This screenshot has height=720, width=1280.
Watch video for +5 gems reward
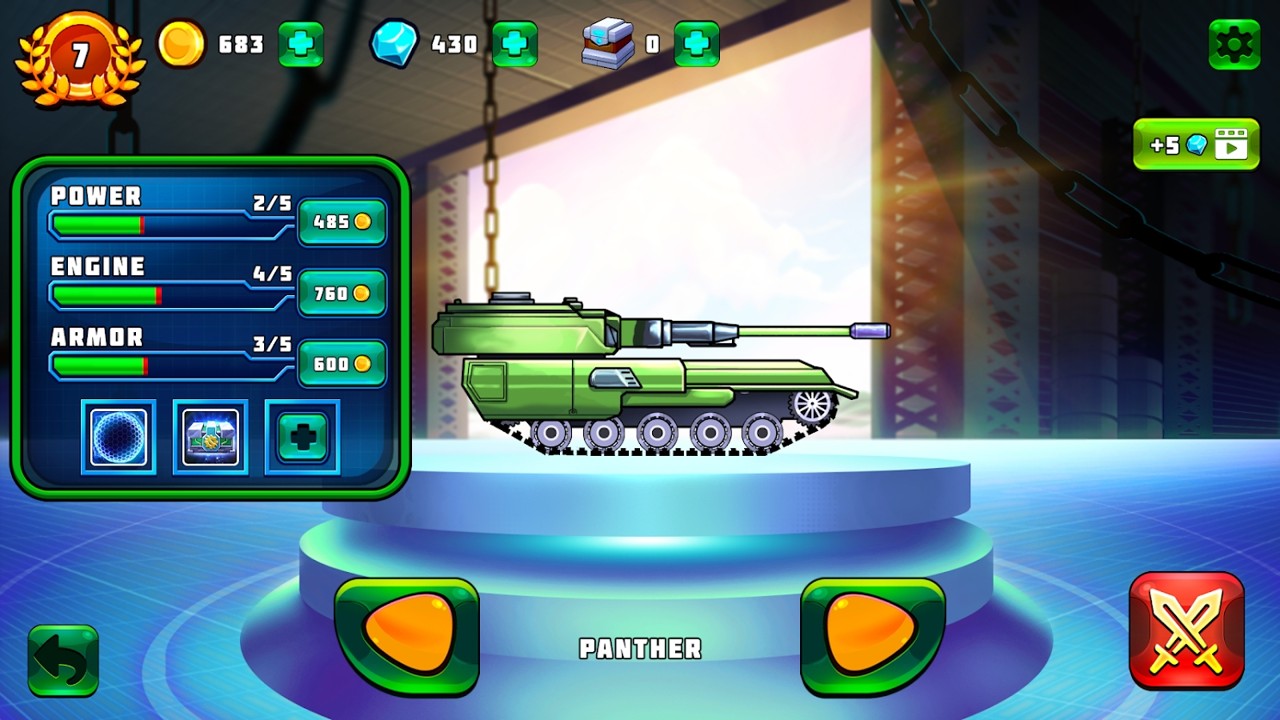(1196, 144)
